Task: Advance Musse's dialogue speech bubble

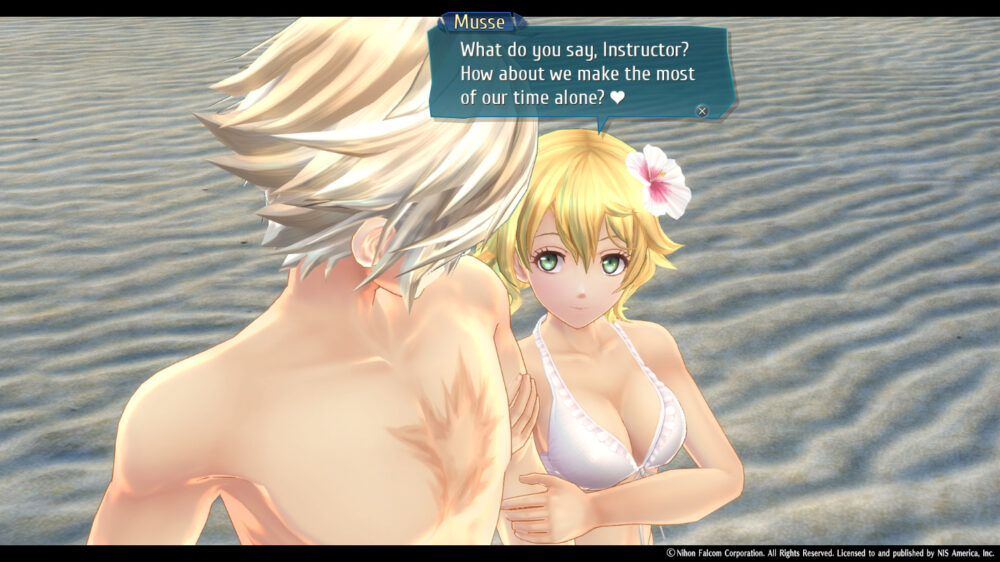Action: [702, 111]
